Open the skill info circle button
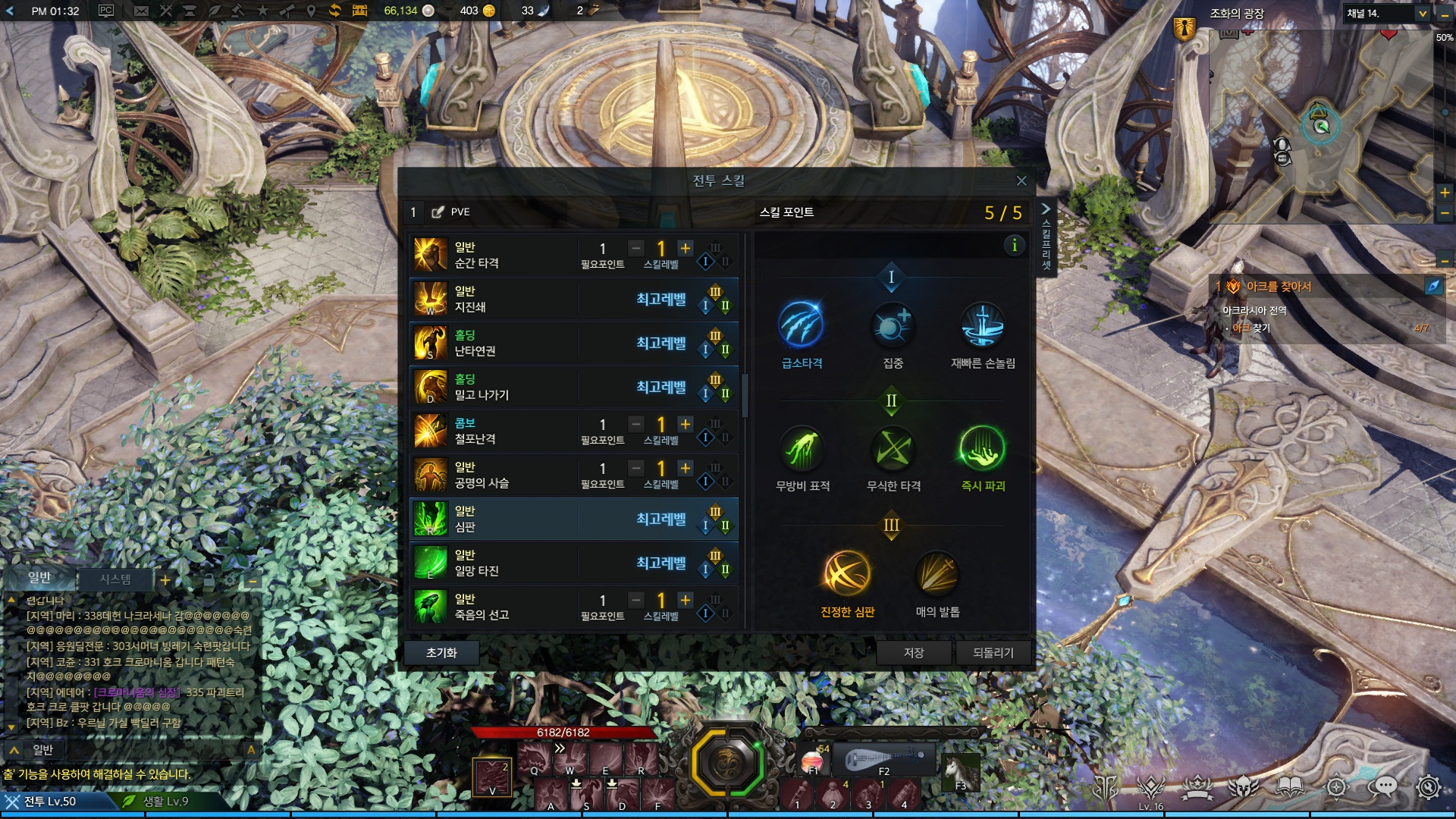This screenshot has width=1456, height=819. point(1014,246)
